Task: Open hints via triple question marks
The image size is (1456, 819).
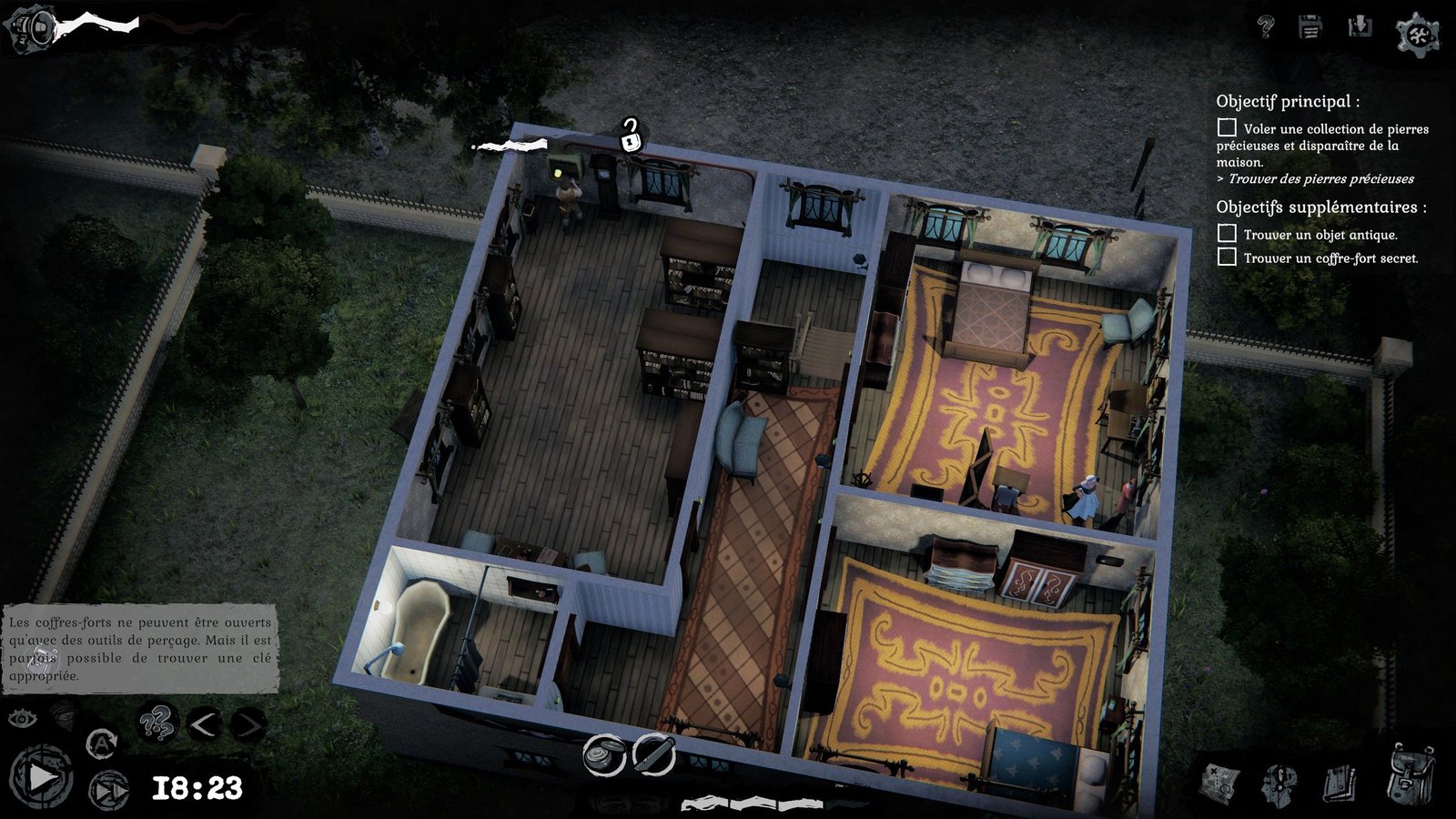Action: [x=157, y=724]
